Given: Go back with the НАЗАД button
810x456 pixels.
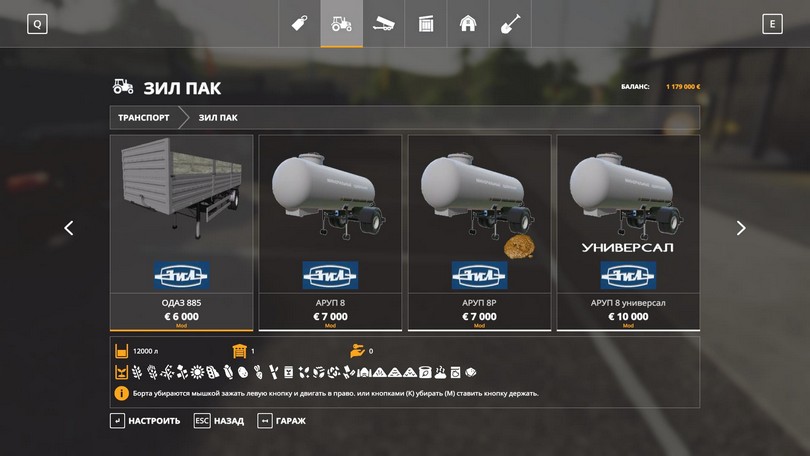Looking at the screenshot, I should coord(219,421).
